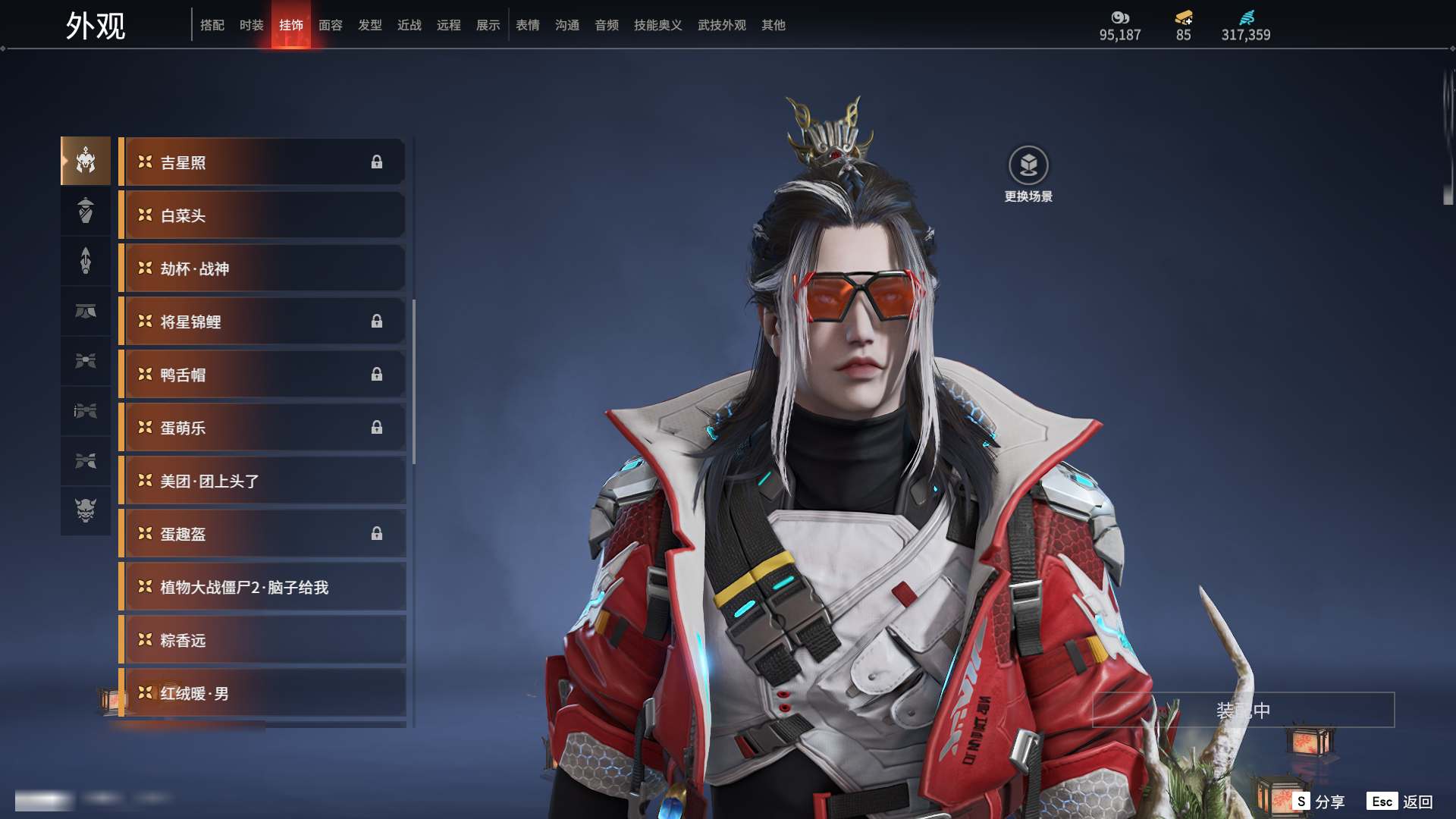Open the 近战 weapon tab
The width and height of the screenshot is (1456, 819).
(x=409, y=25)
